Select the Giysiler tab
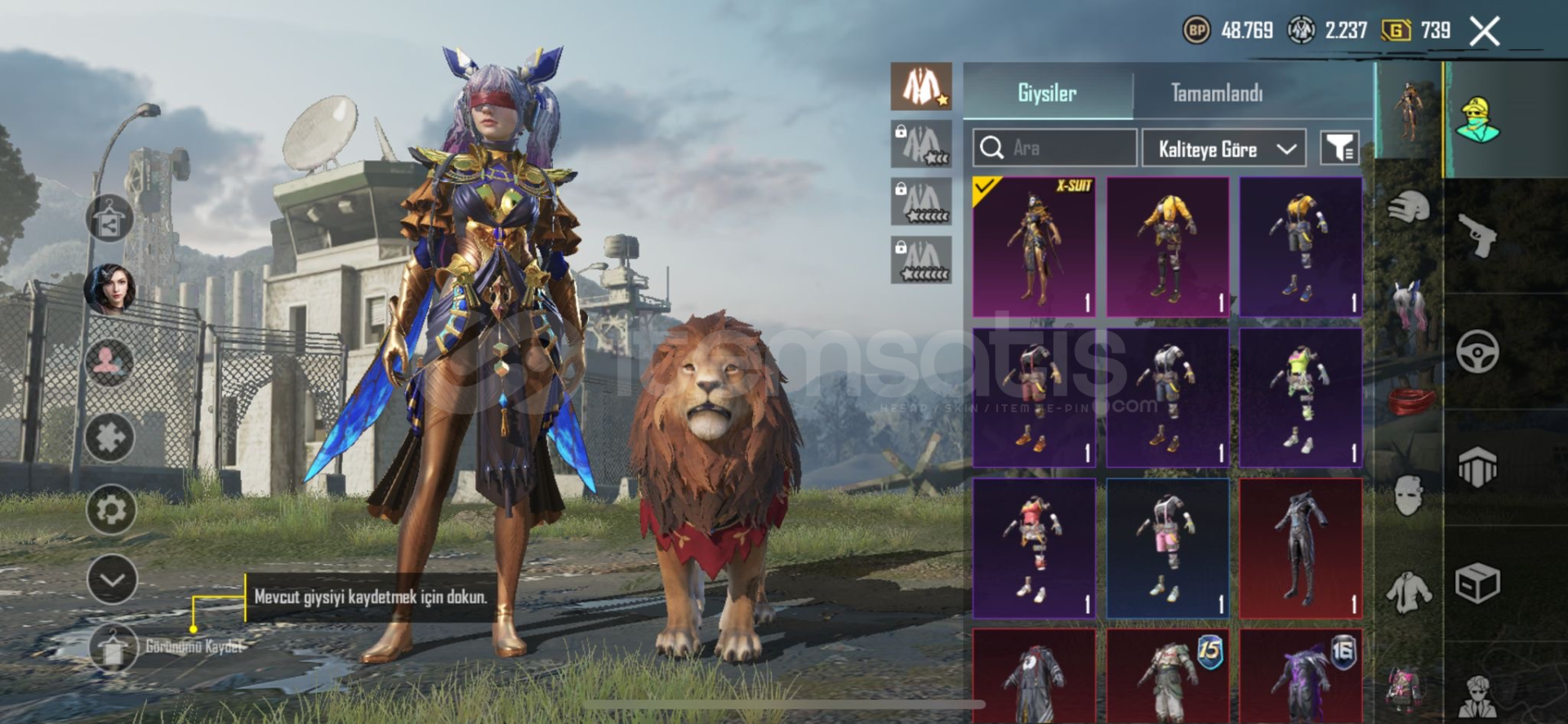 coord(1047,93)
